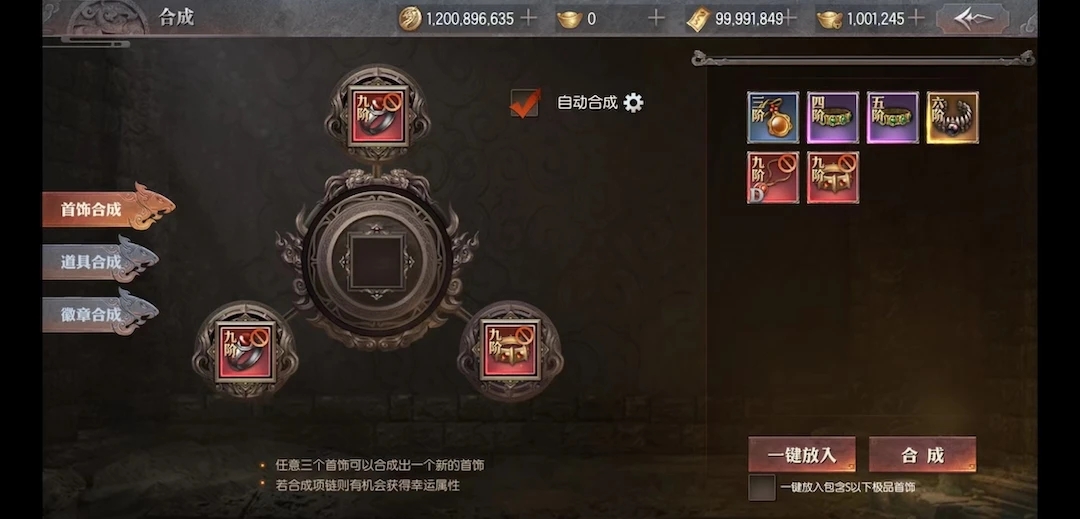The height and width of the screenshot is (519, 1080).
Task: Select the 九阶 necklace in the inventory
Action: 773,178
